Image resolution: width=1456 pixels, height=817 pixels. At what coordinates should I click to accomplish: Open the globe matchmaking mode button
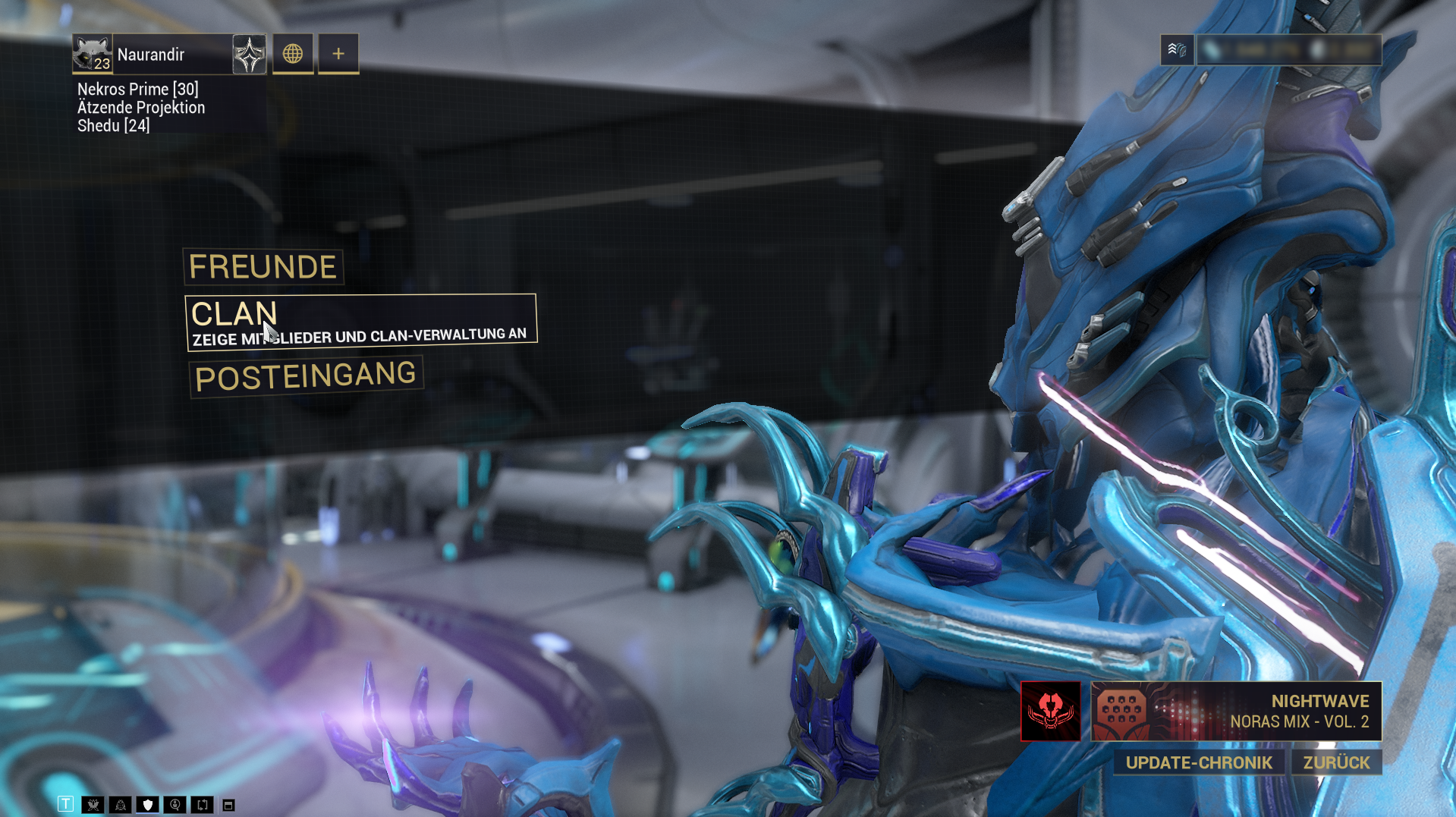point(293,54)
